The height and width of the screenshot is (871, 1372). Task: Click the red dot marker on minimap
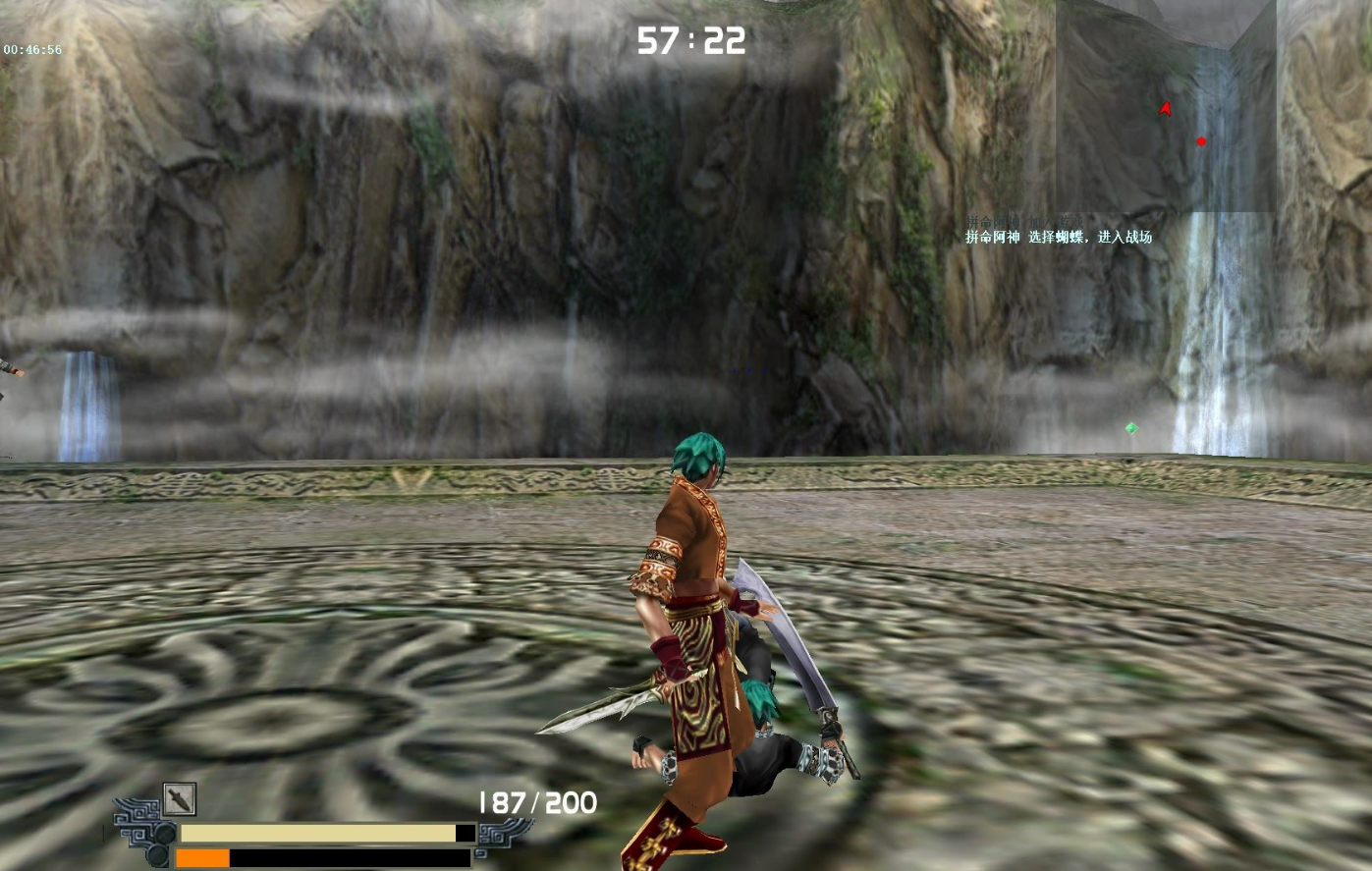[x=1200, y=141]
